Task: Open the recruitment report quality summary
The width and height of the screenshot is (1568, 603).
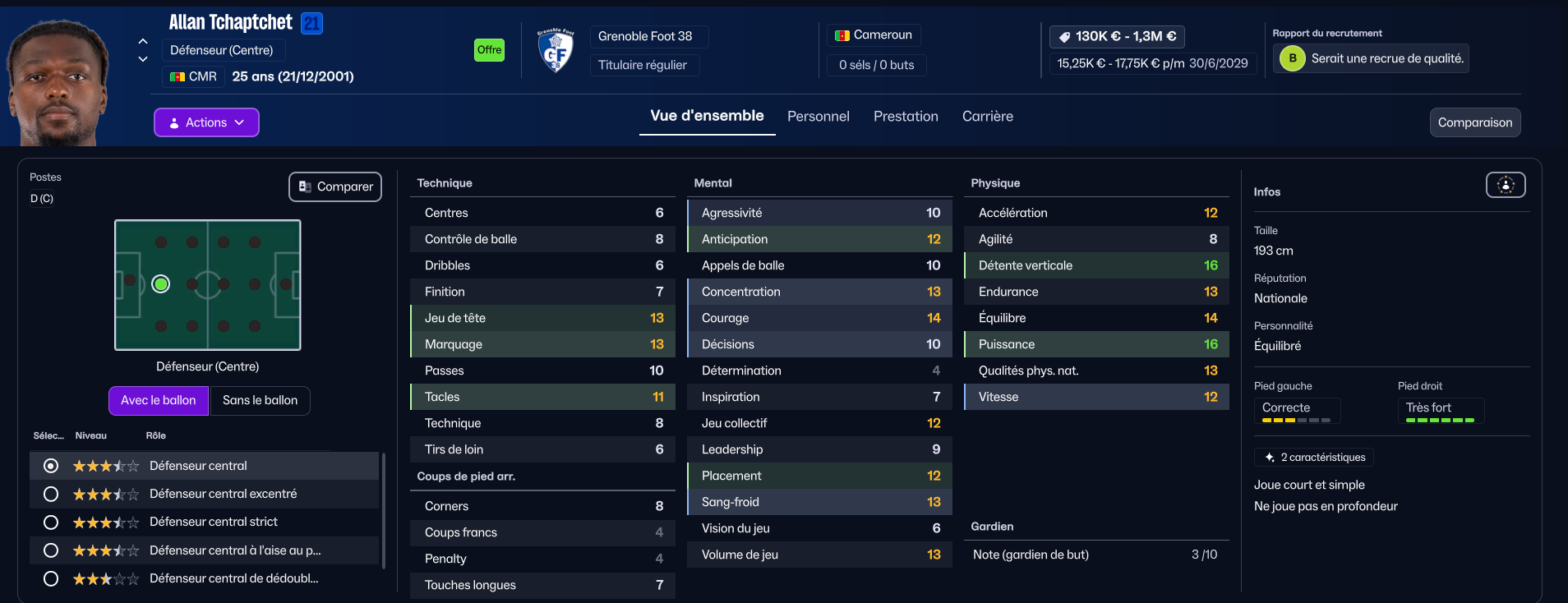Action: pos(1386,58)
